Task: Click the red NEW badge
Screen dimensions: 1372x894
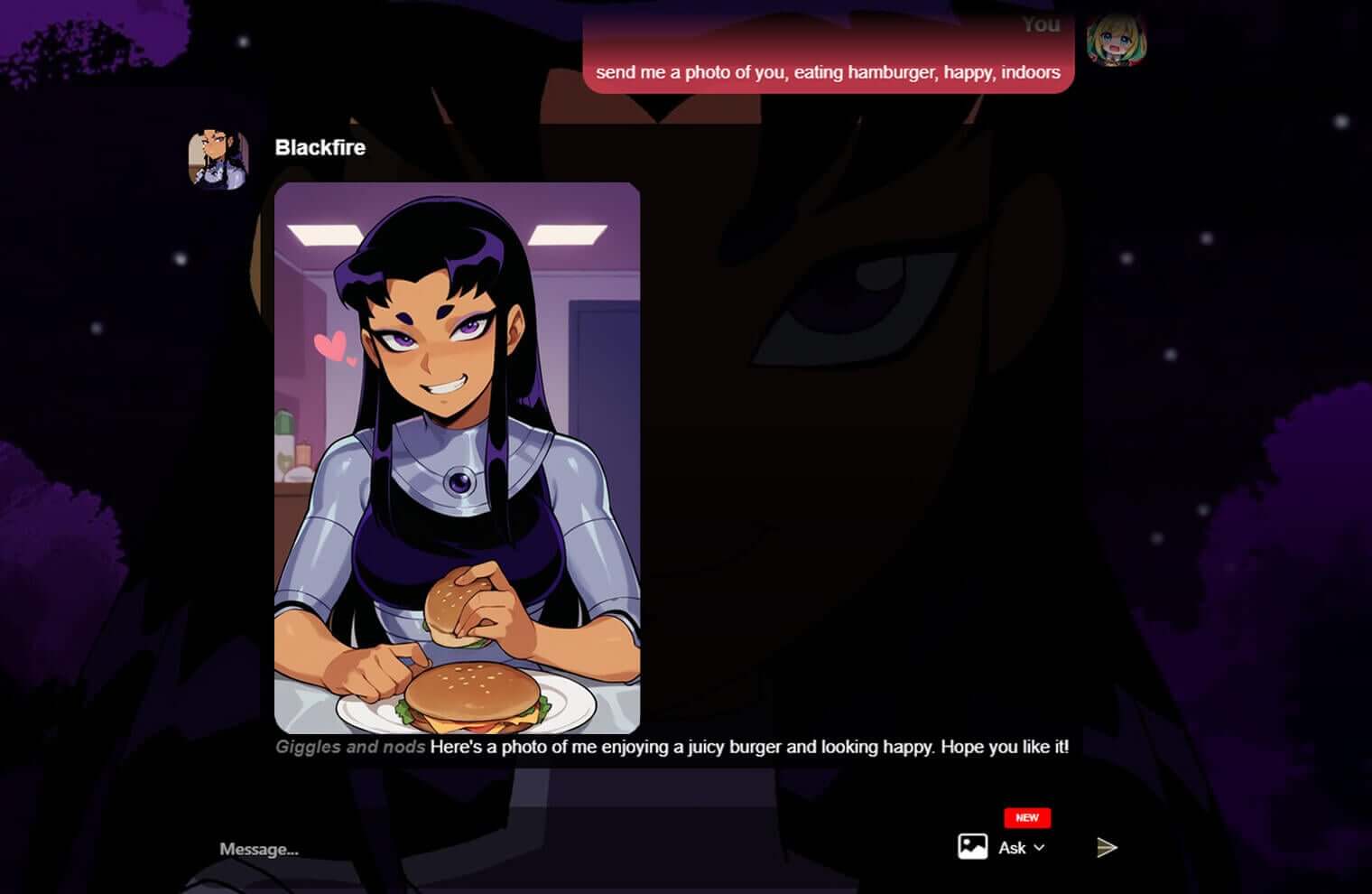Action: 1026,817
